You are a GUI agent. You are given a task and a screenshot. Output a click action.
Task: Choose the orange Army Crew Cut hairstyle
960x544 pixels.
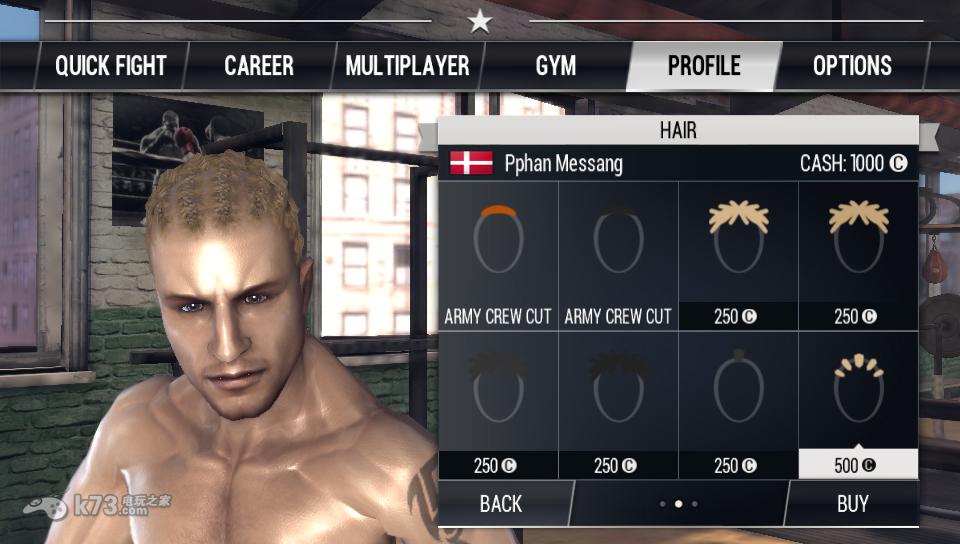[498, 256]
